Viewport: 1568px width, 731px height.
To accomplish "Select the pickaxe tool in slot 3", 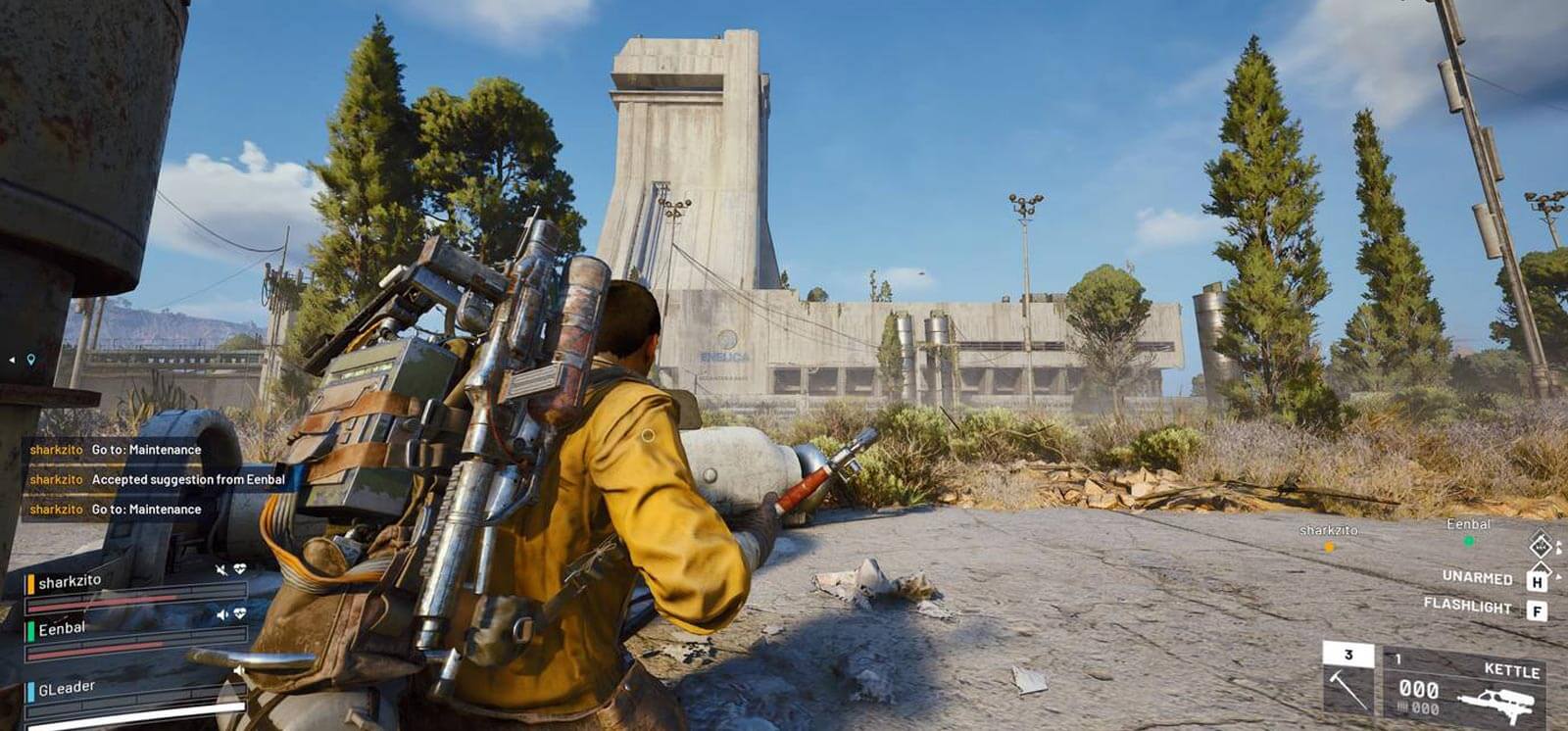I will tap(1348, 684).
